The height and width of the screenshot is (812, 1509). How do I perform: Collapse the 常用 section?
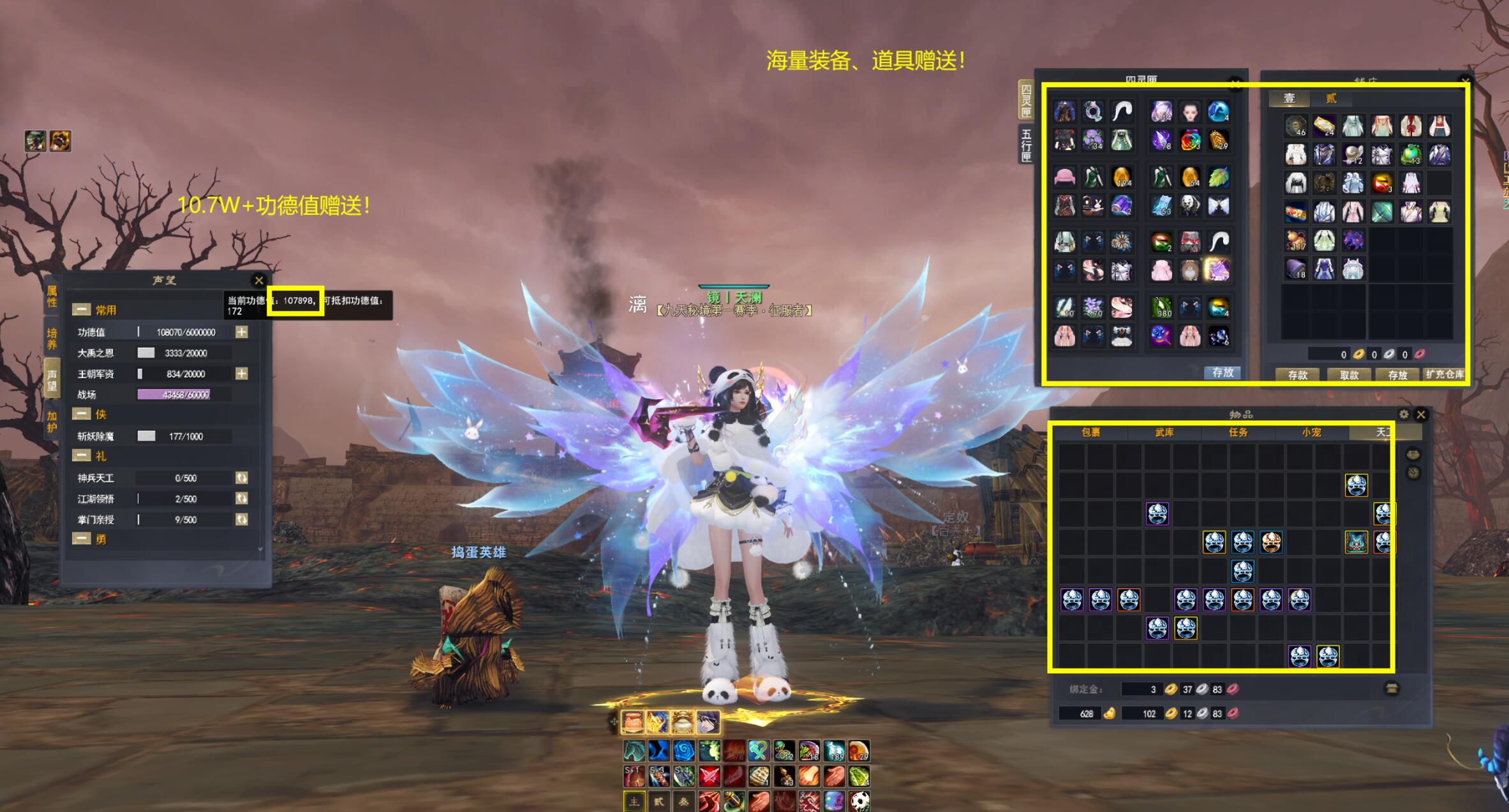[x=82, y=310]
